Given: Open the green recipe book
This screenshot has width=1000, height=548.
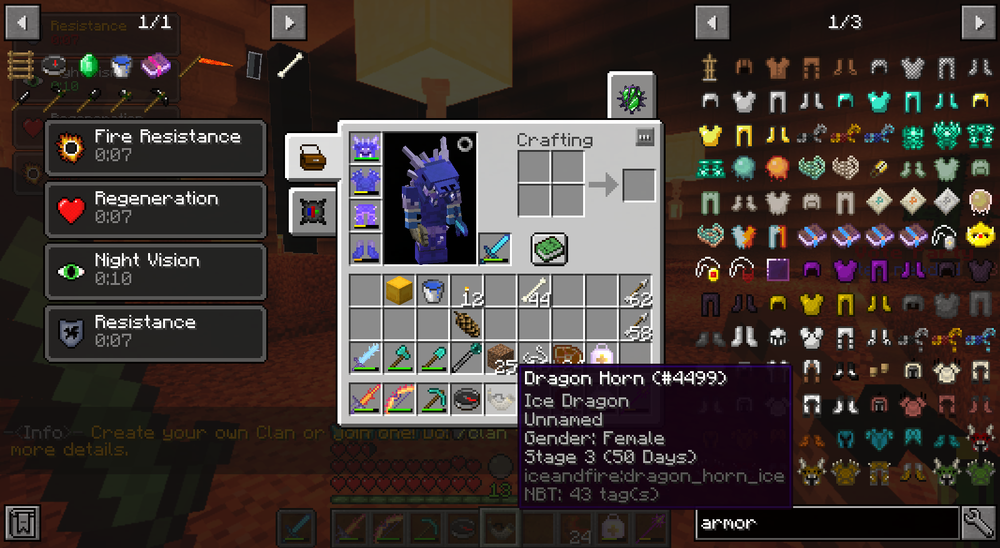Looking at the screenshot, I should 549,247.
